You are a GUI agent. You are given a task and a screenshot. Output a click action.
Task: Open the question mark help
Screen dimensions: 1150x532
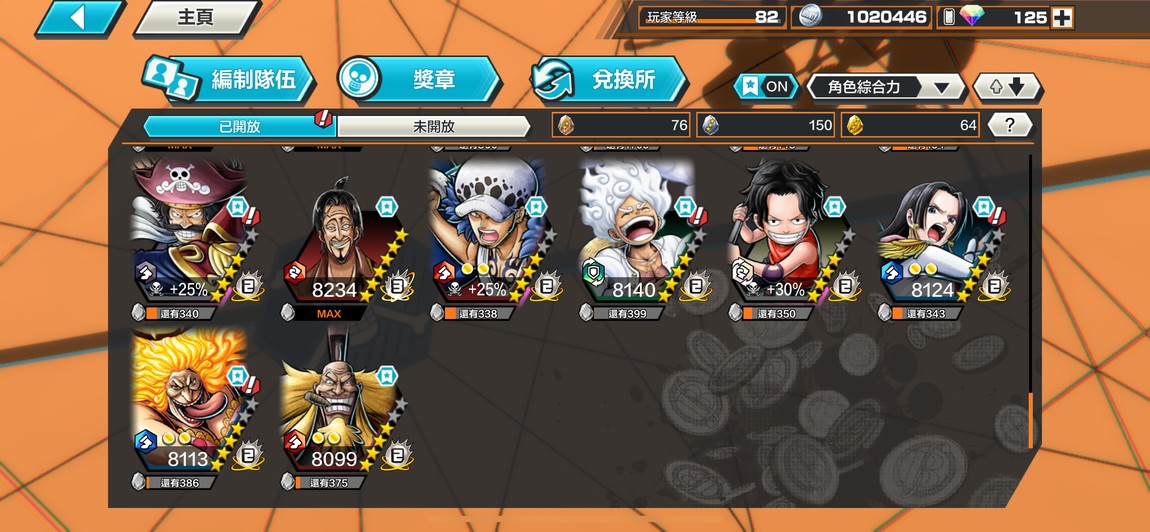pyautogui.click(x=1010, y=125)
